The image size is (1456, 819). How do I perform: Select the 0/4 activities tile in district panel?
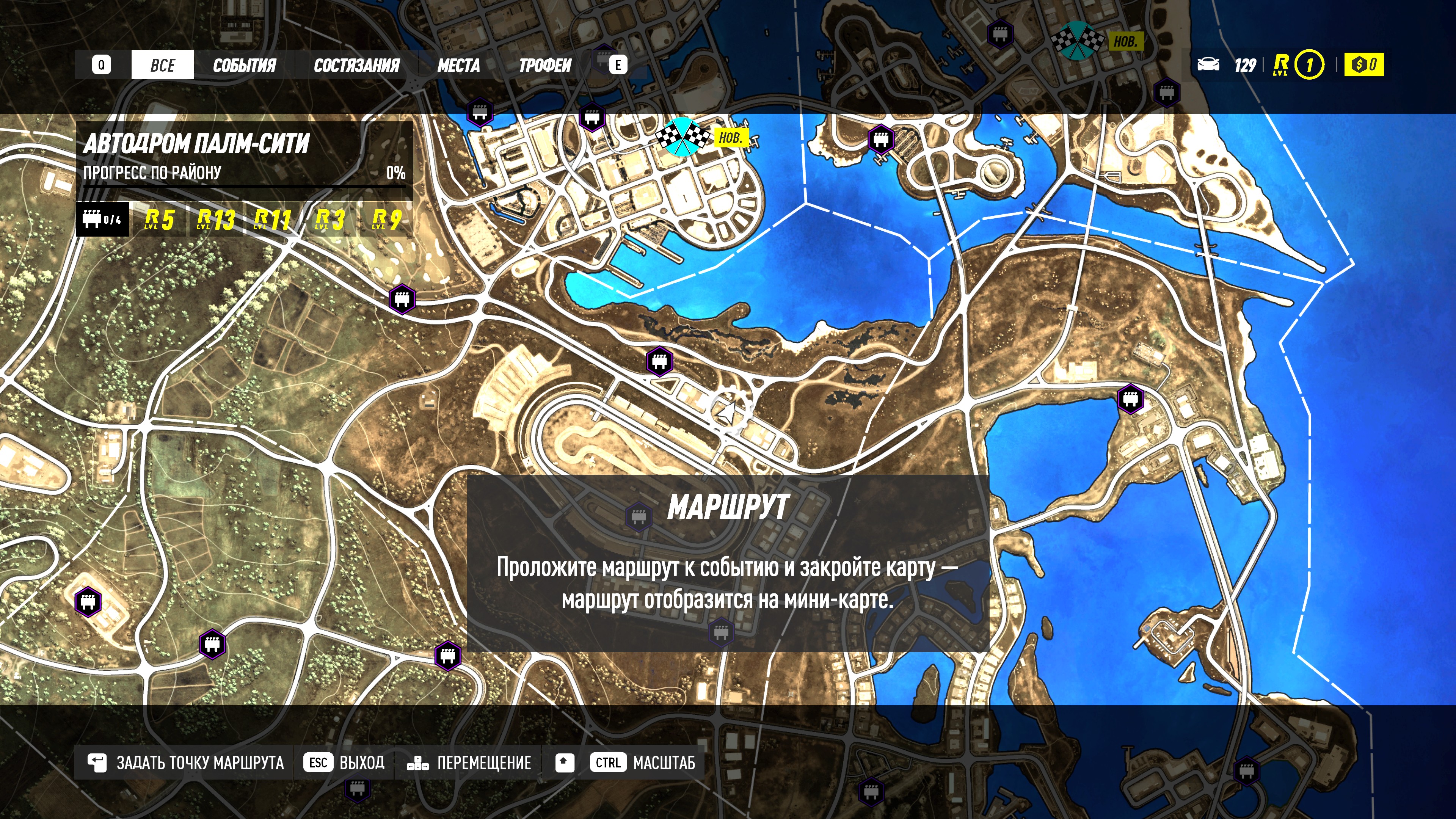click(x=102, y=219)
